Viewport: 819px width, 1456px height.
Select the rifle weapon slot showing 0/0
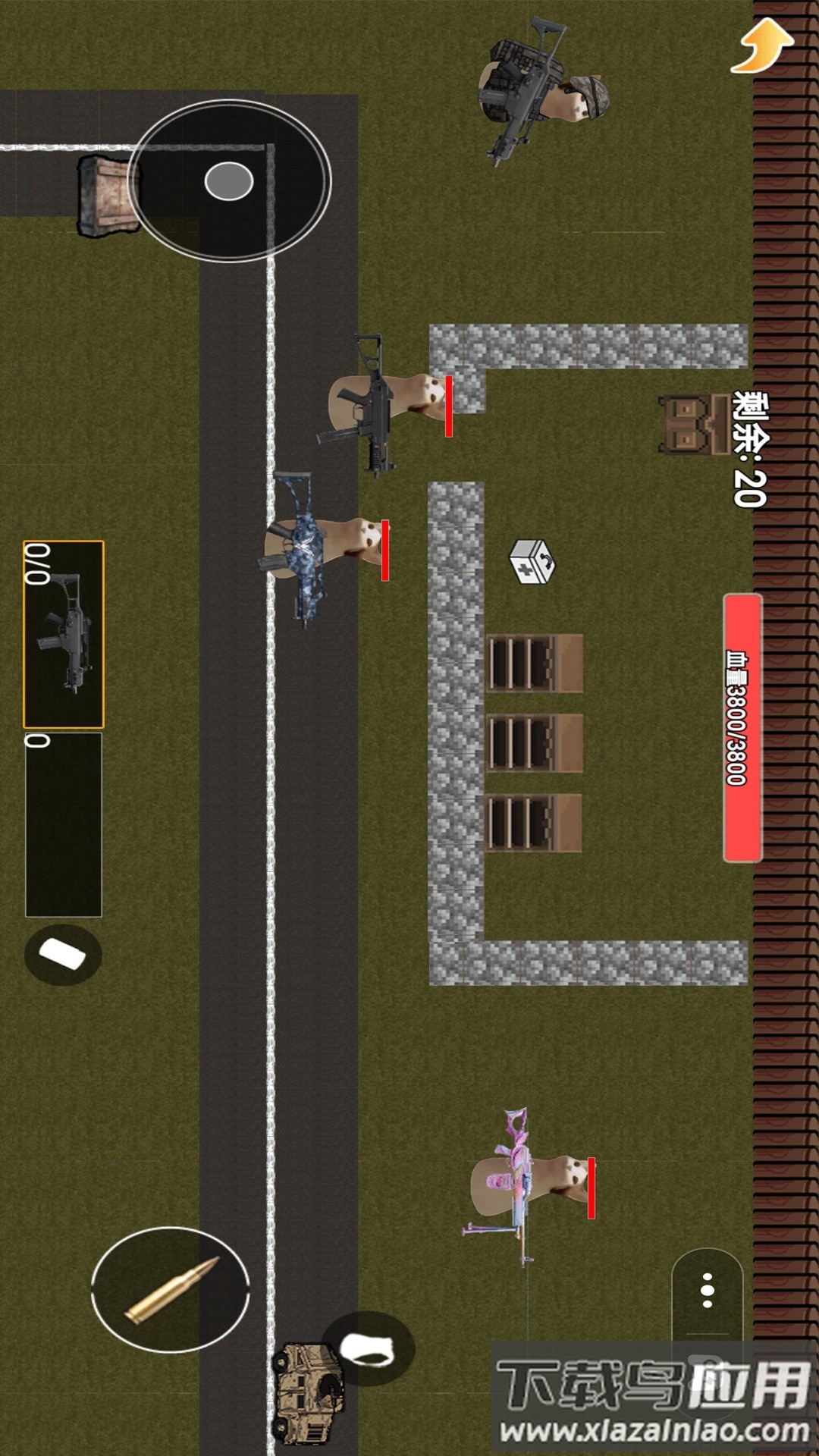[64, 634]
